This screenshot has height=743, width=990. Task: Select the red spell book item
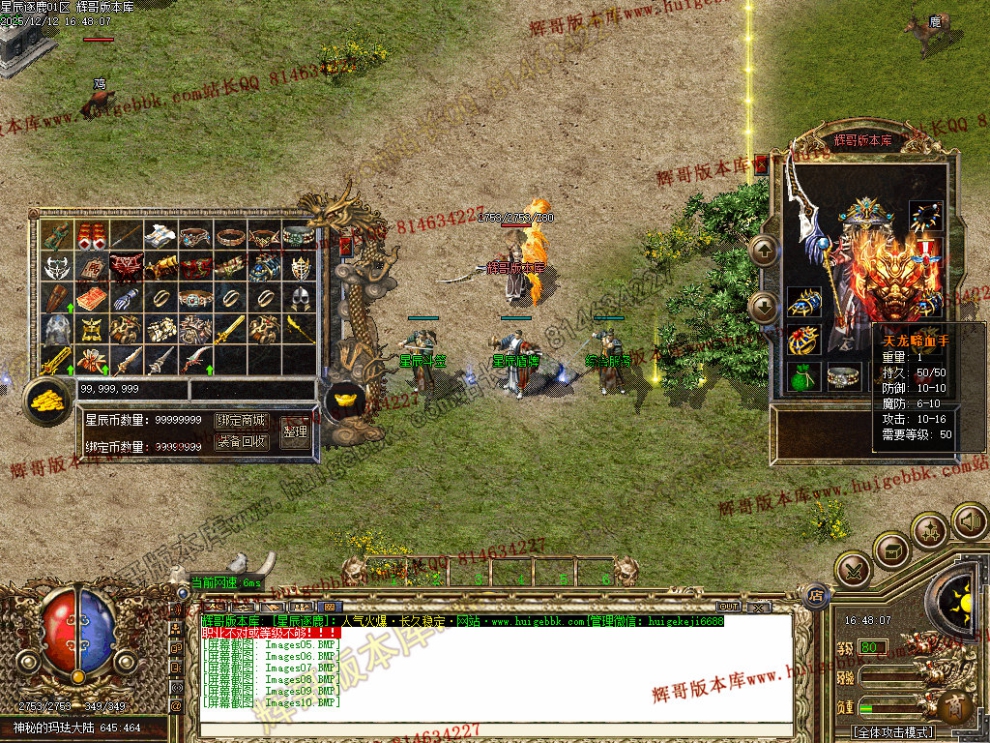coord(91,298)
